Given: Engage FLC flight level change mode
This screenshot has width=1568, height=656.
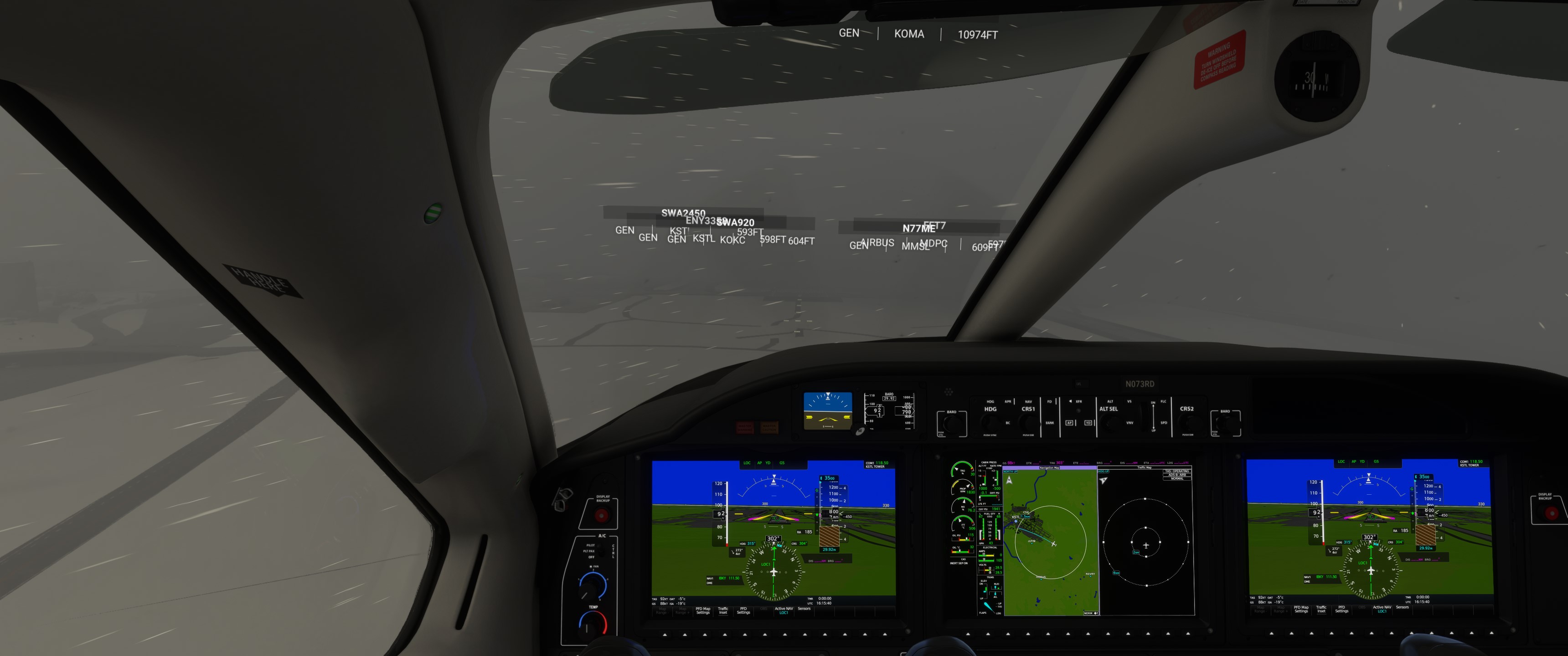Looking at the screenshot, I should tap(1164, 402).
